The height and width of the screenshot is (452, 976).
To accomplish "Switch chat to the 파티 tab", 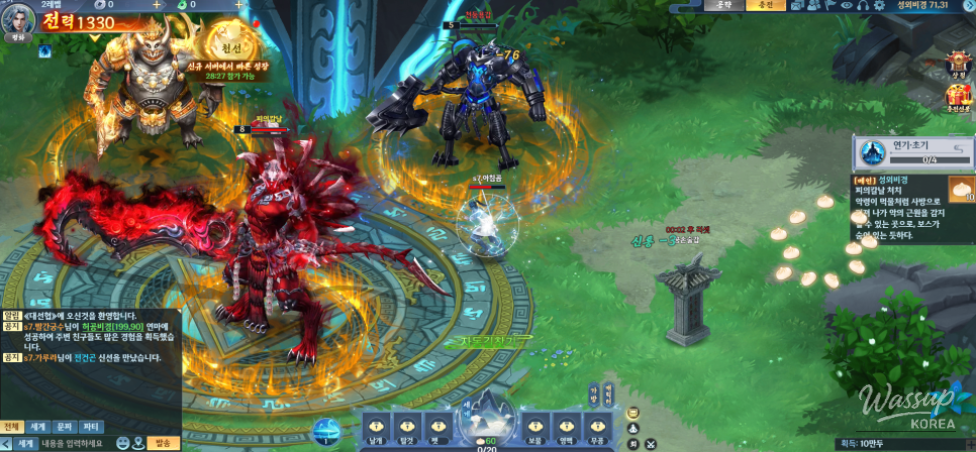I will (90, 426).
